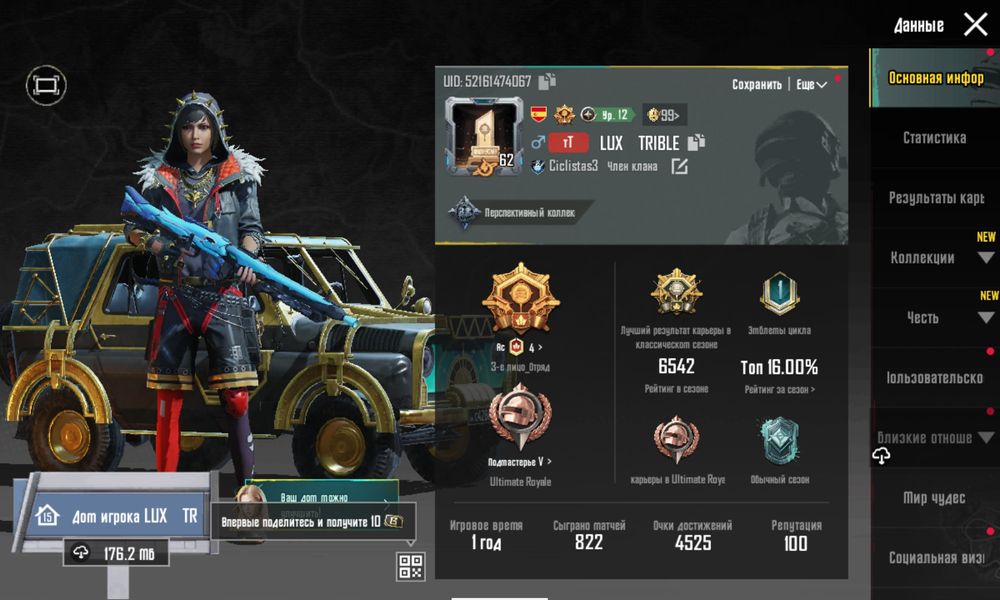Open the Основная инфор tab
The image size is (1000, 600).
[x=934, y=78]
